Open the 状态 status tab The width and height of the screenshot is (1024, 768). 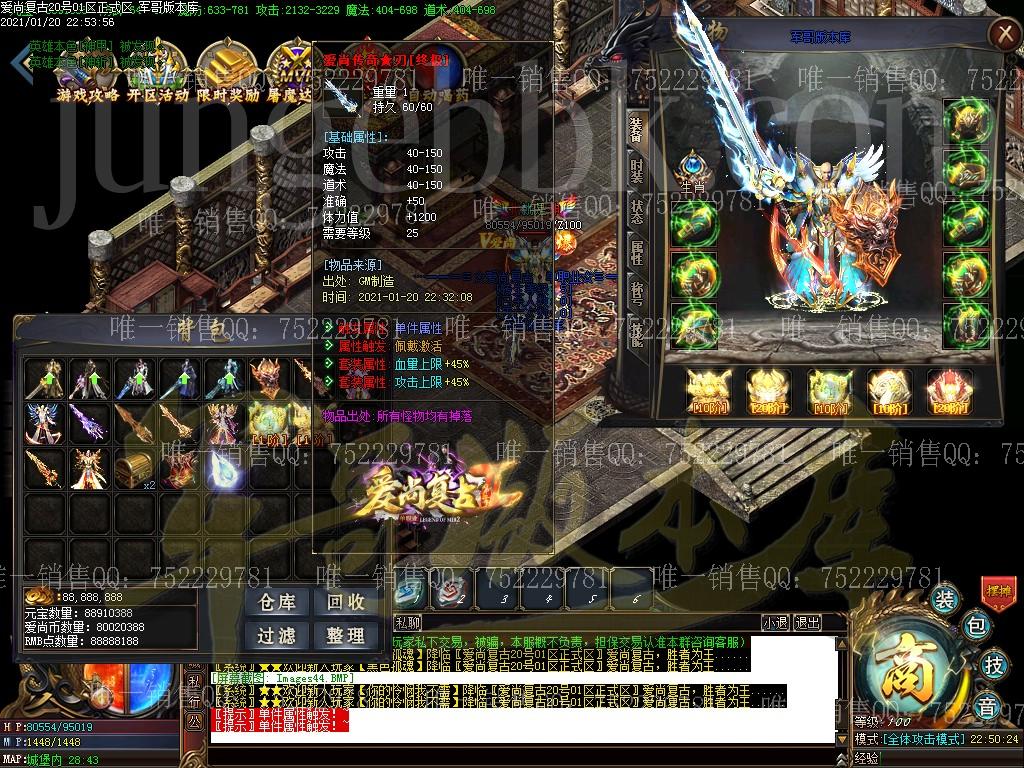(637, 213)
